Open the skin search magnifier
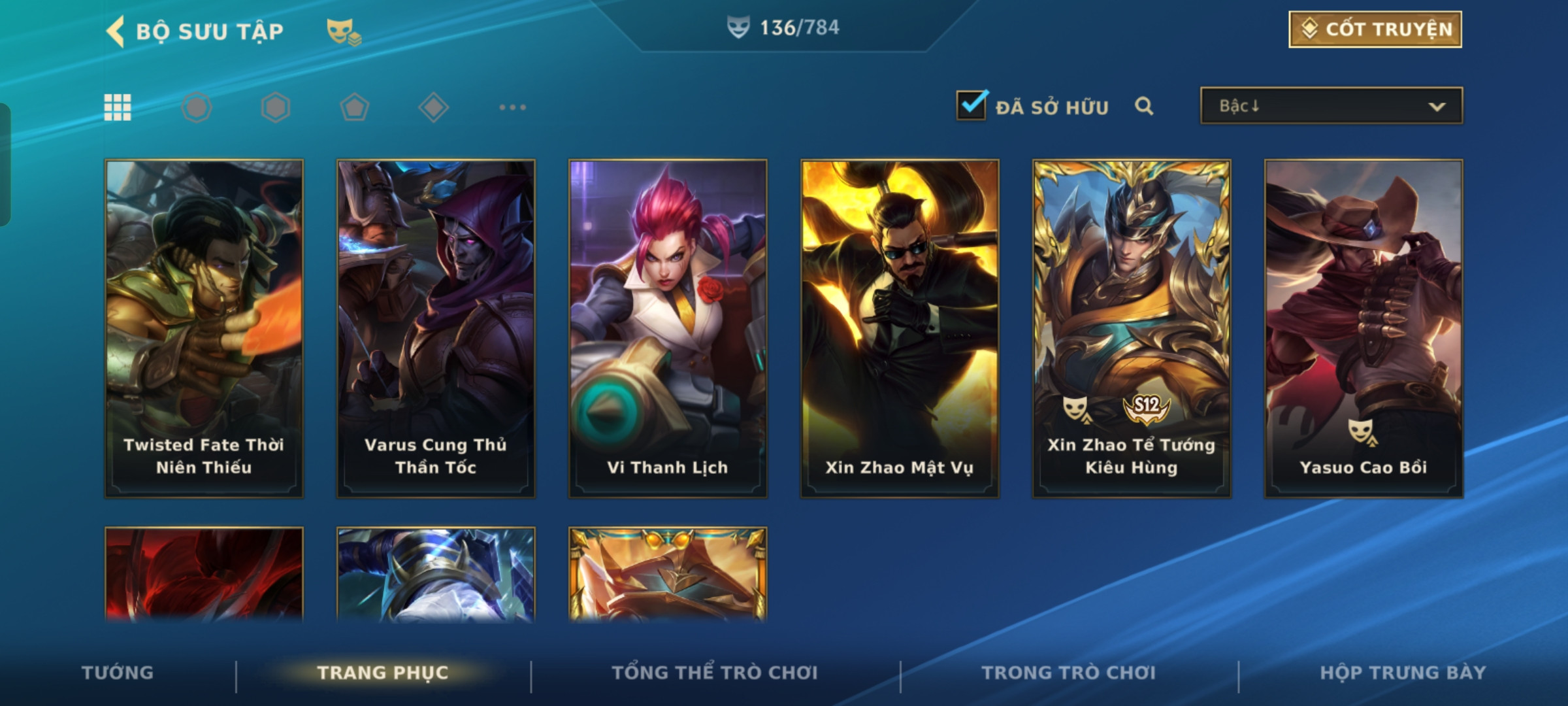 [x=1143, y=106]
